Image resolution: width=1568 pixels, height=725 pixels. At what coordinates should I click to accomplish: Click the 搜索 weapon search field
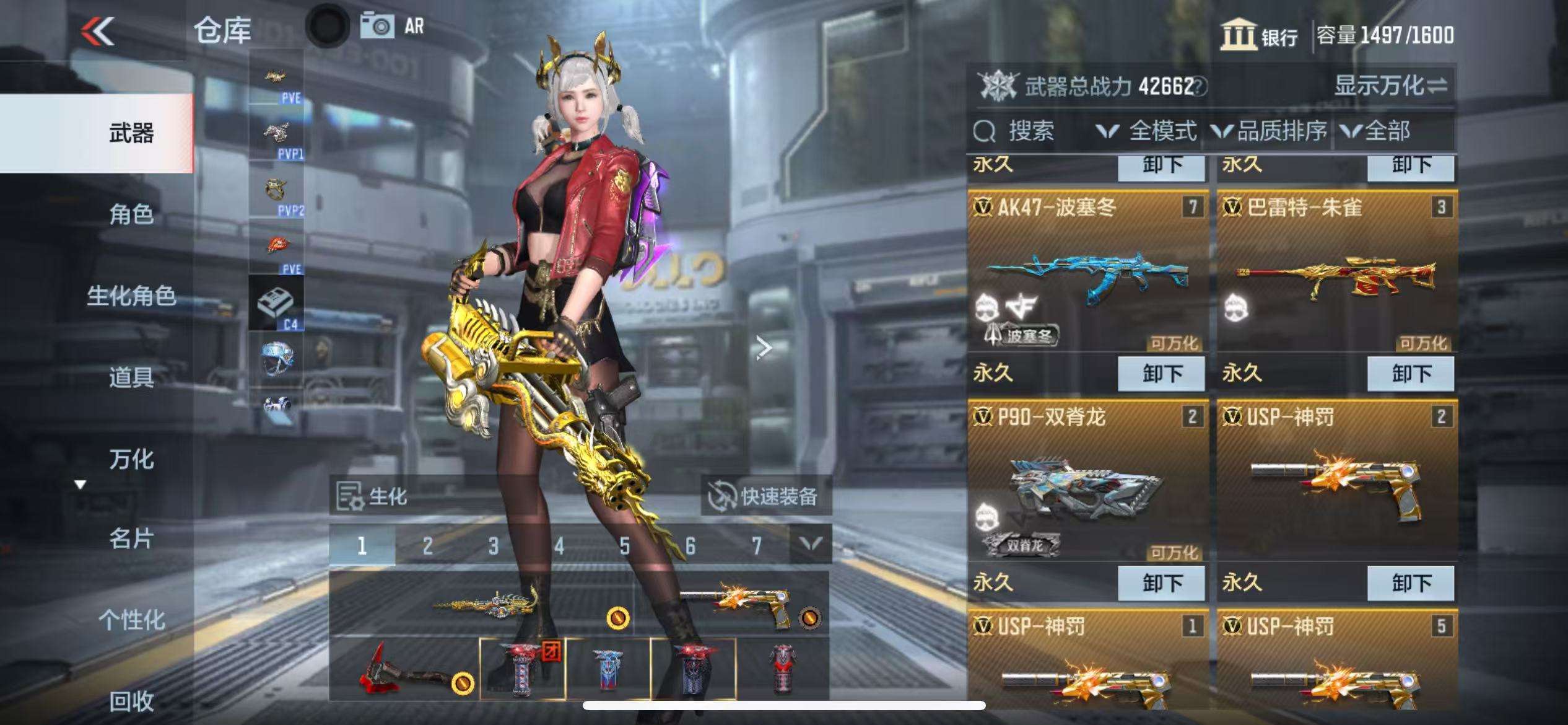(1031, 131)
